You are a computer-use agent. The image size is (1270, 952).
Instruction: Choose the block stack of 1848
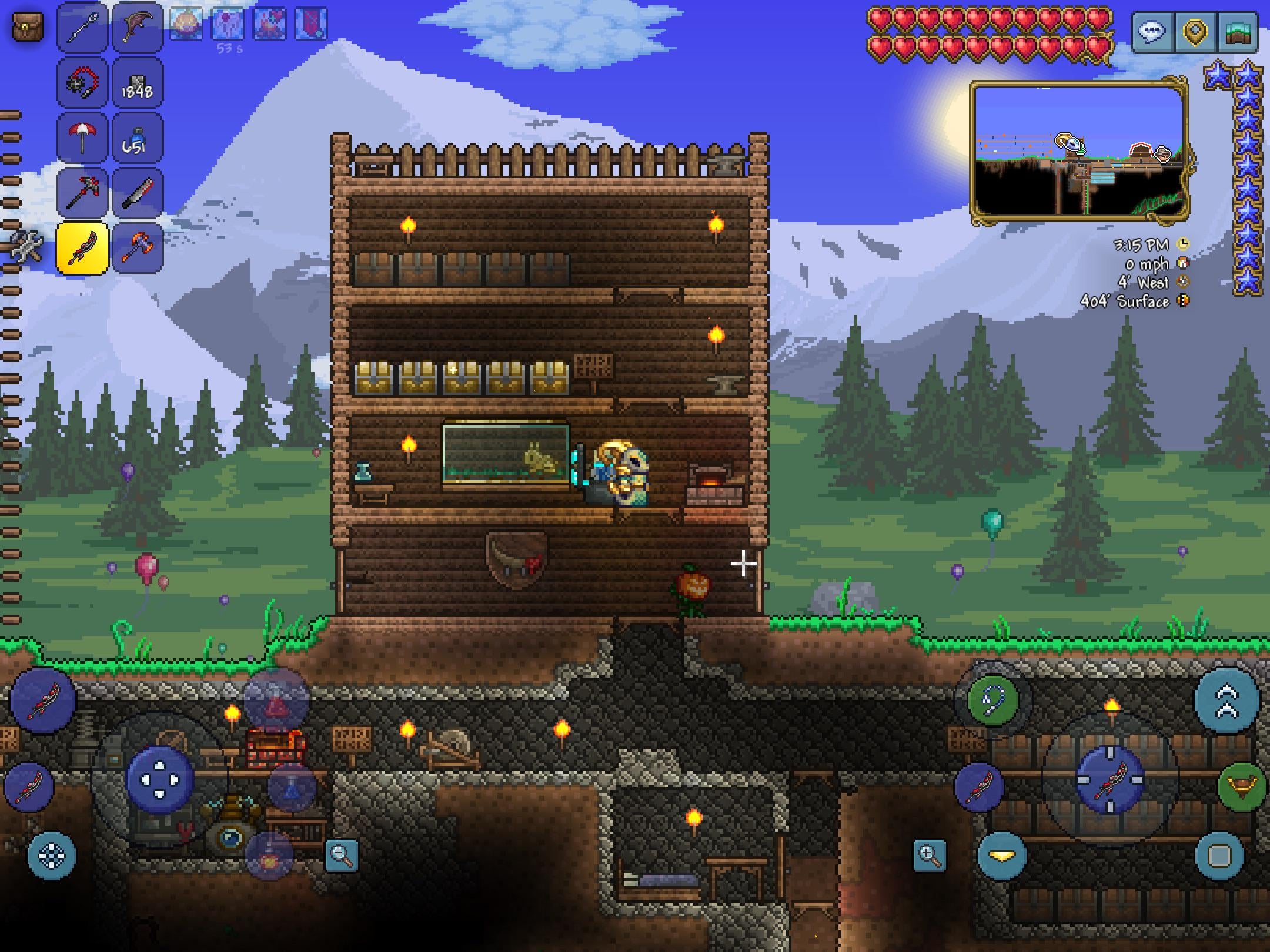(x=137, y=83)
